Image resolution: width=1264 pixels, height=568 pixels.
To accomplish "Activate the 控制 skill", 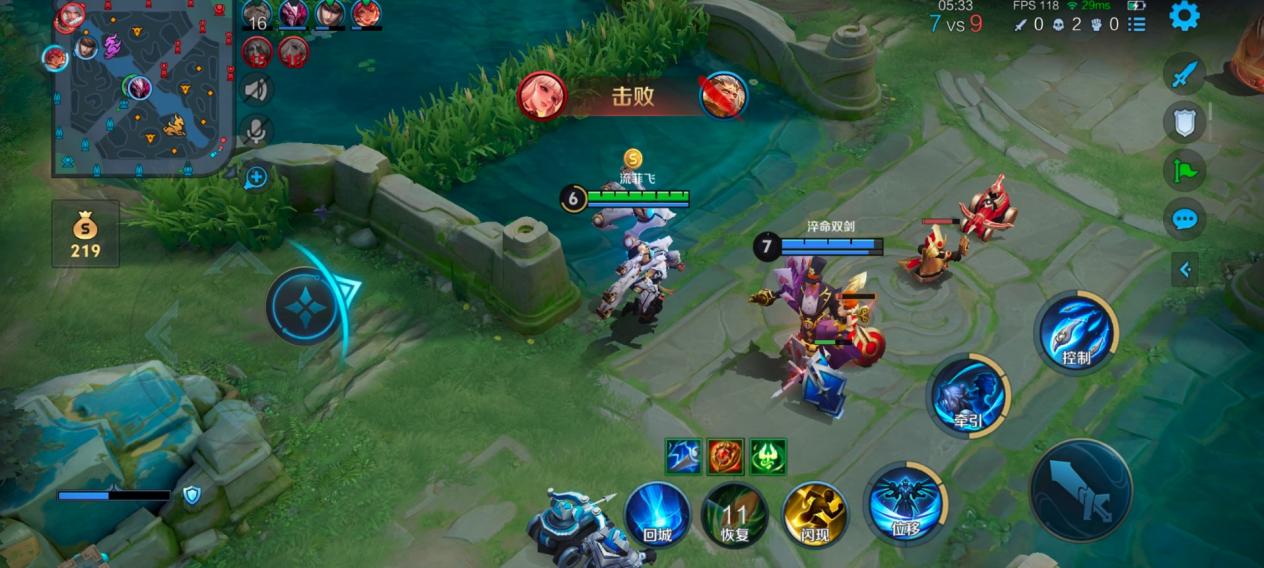I will click(1076, 332).
